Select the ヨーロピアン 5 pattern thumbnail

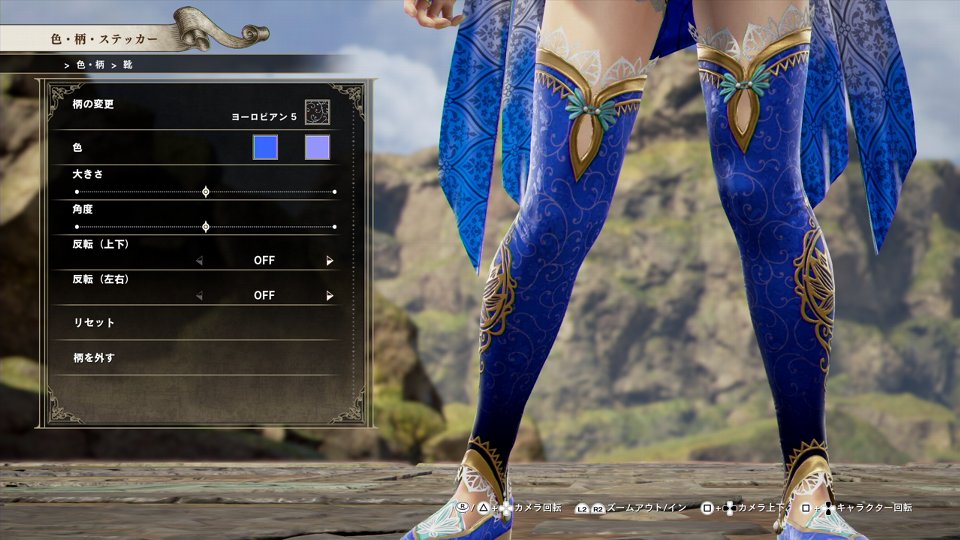[317, 111]
